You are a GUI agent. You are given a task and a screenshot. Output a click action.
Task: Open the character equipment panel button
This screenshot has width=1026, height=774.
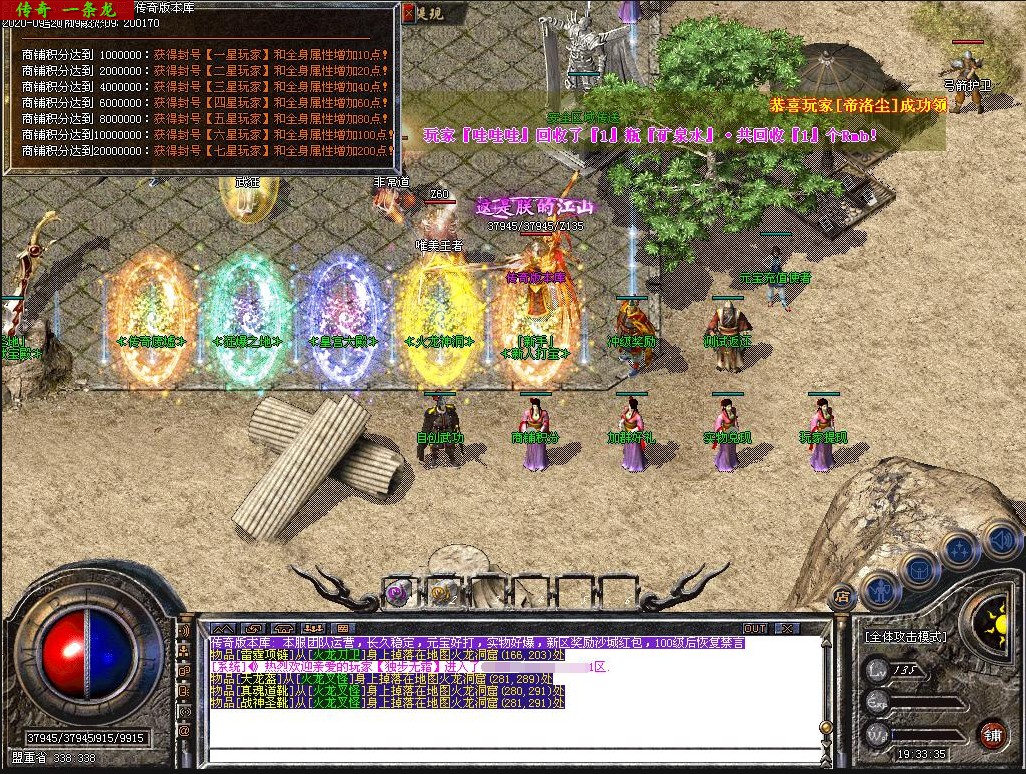point(880,591)
